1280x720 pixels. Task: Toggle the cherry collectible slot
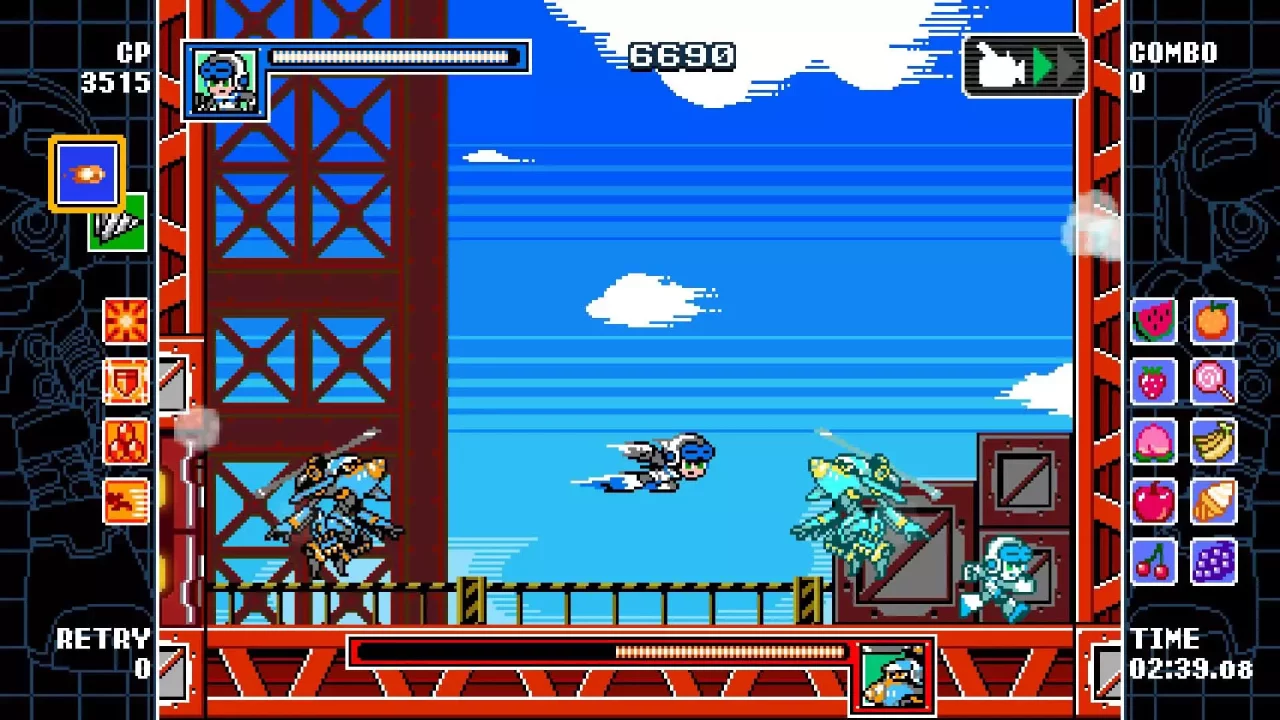[1153, 563]
